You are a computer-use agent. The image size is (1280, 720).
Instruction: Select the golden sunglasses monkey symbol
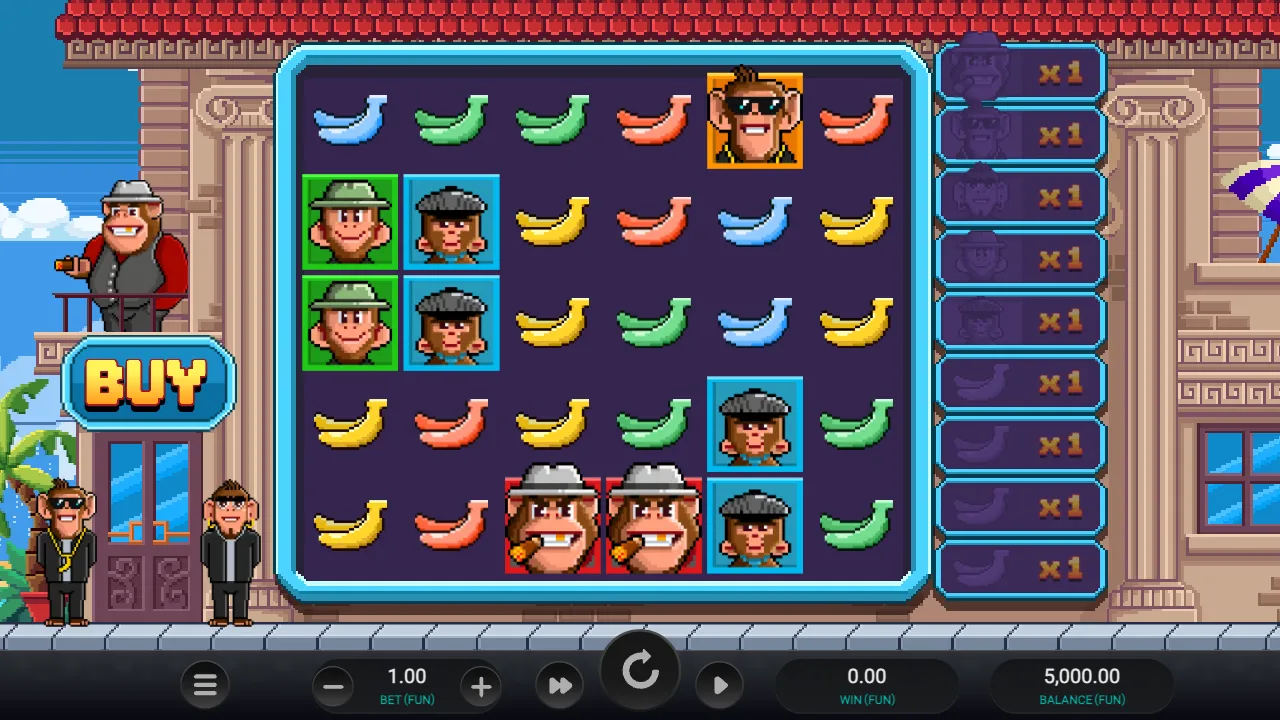tap(755, 122)
